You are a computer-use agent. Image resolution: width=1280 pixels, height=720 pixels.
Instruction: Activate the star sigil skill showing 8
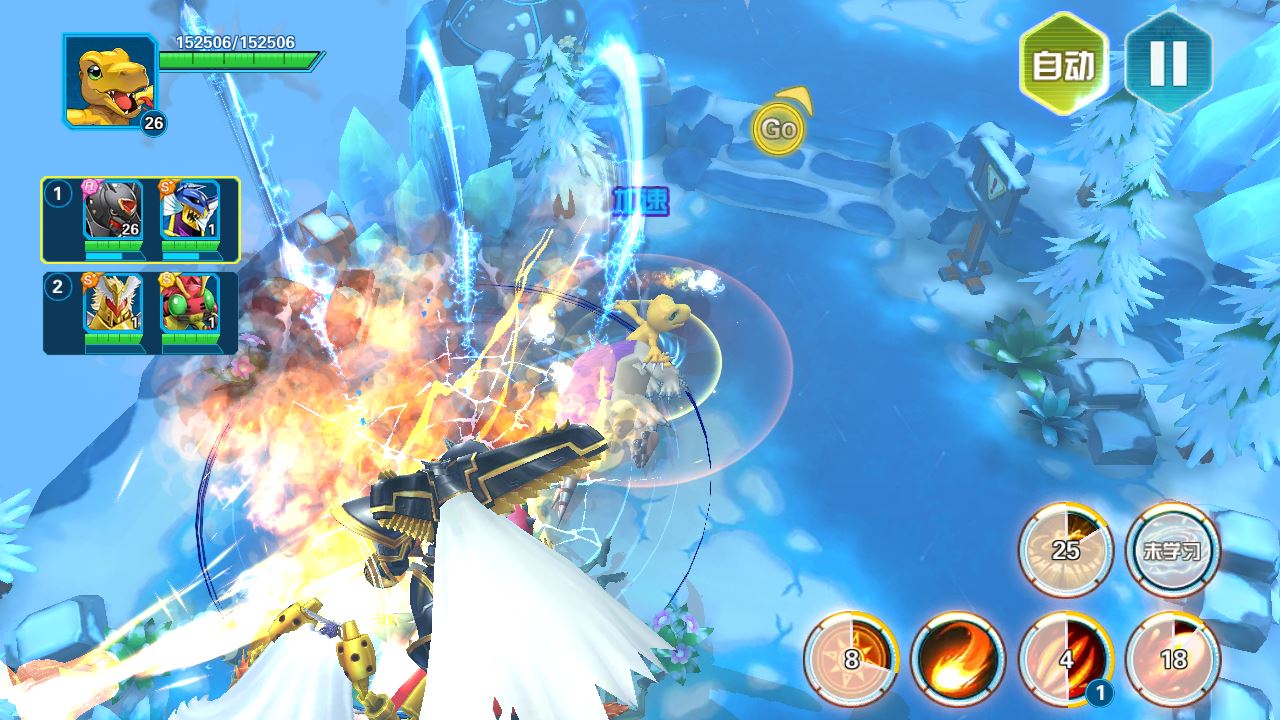click(851, 659)
